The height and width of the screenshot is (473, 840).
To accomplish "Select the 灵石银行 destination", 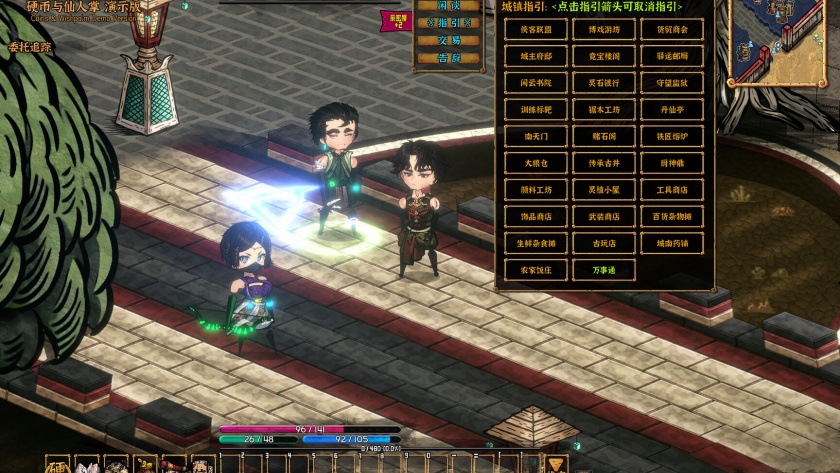I will coord(603,83).
